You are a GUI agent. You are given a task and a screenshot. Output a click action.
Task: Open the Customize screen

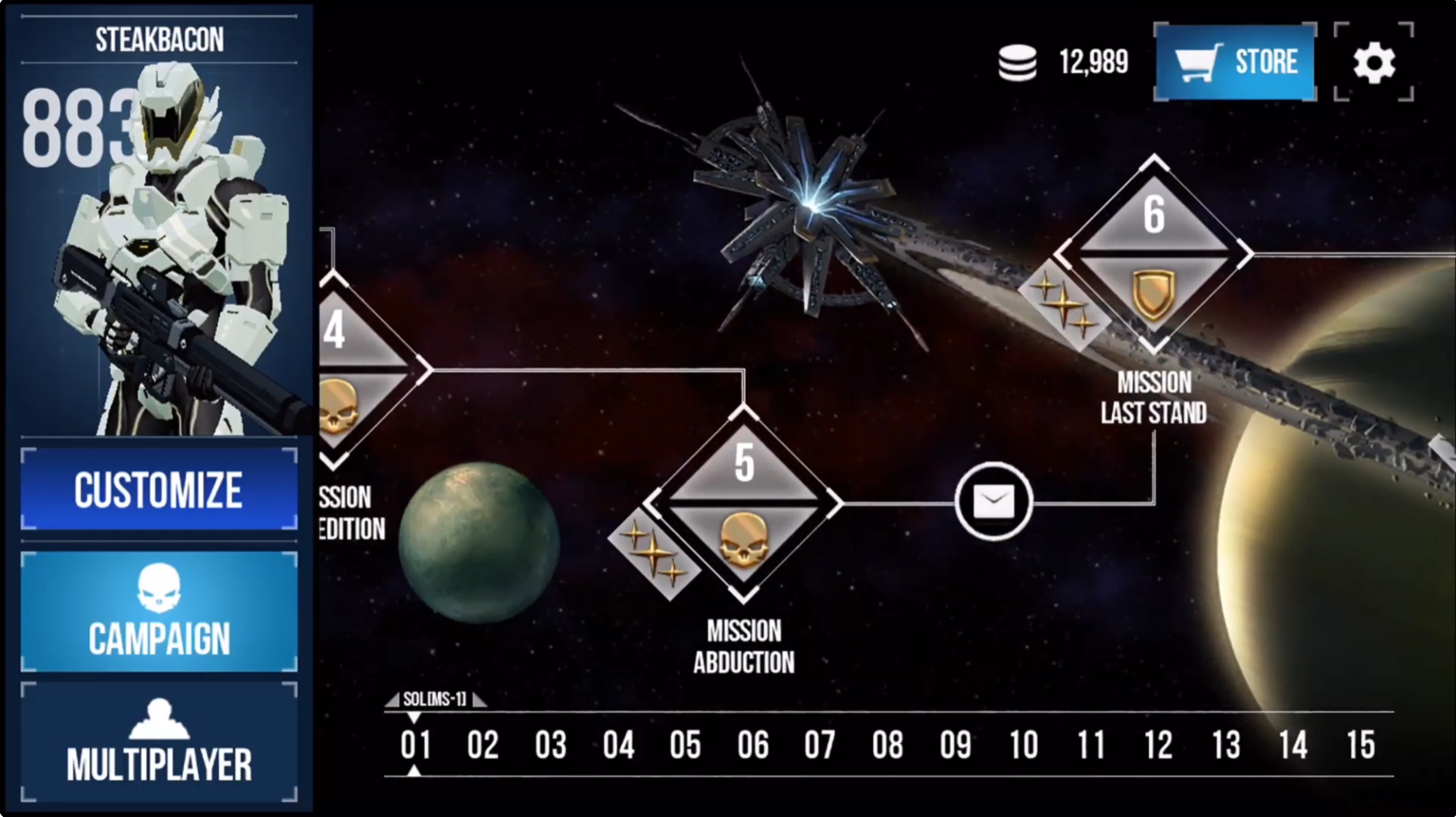[x=158, y=489]
